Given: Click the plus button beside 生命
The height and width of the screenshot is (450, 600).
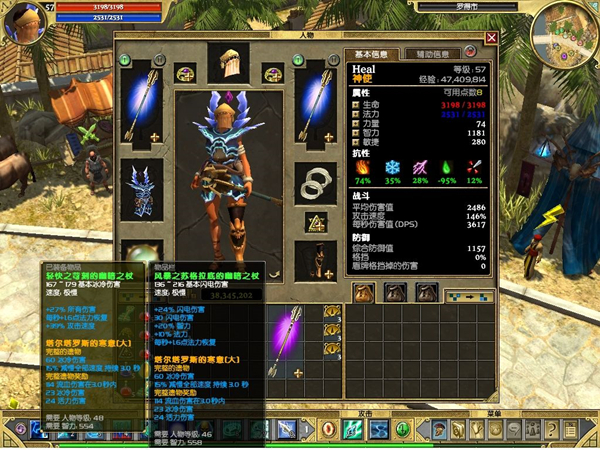Looking at the screenshot, I should 355,105.
